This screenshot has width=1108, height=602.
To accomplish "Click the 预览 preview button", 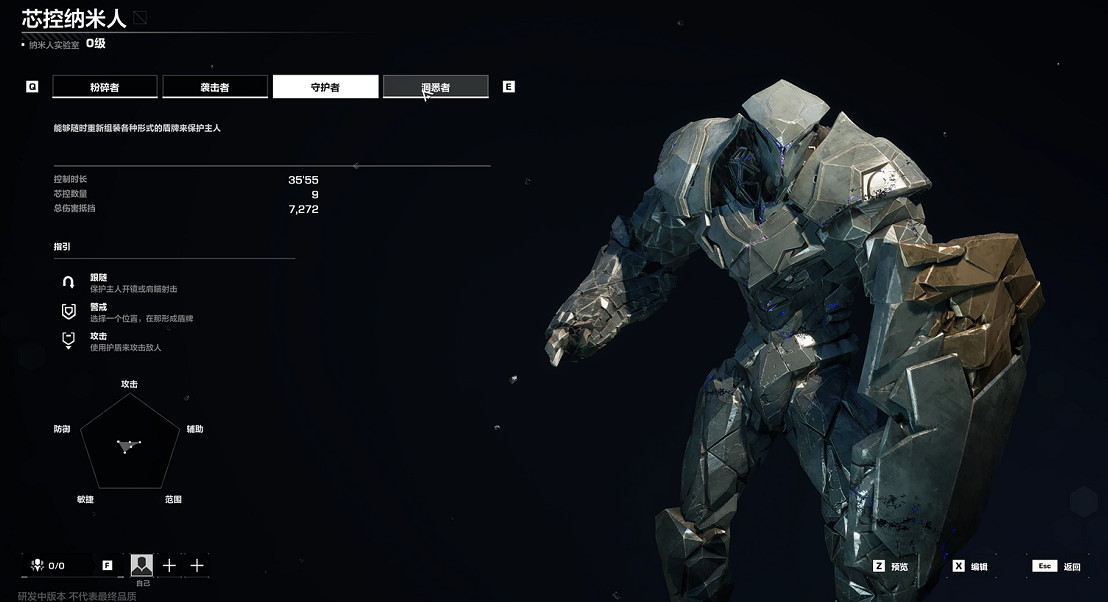I will click(x=891, y=566).
